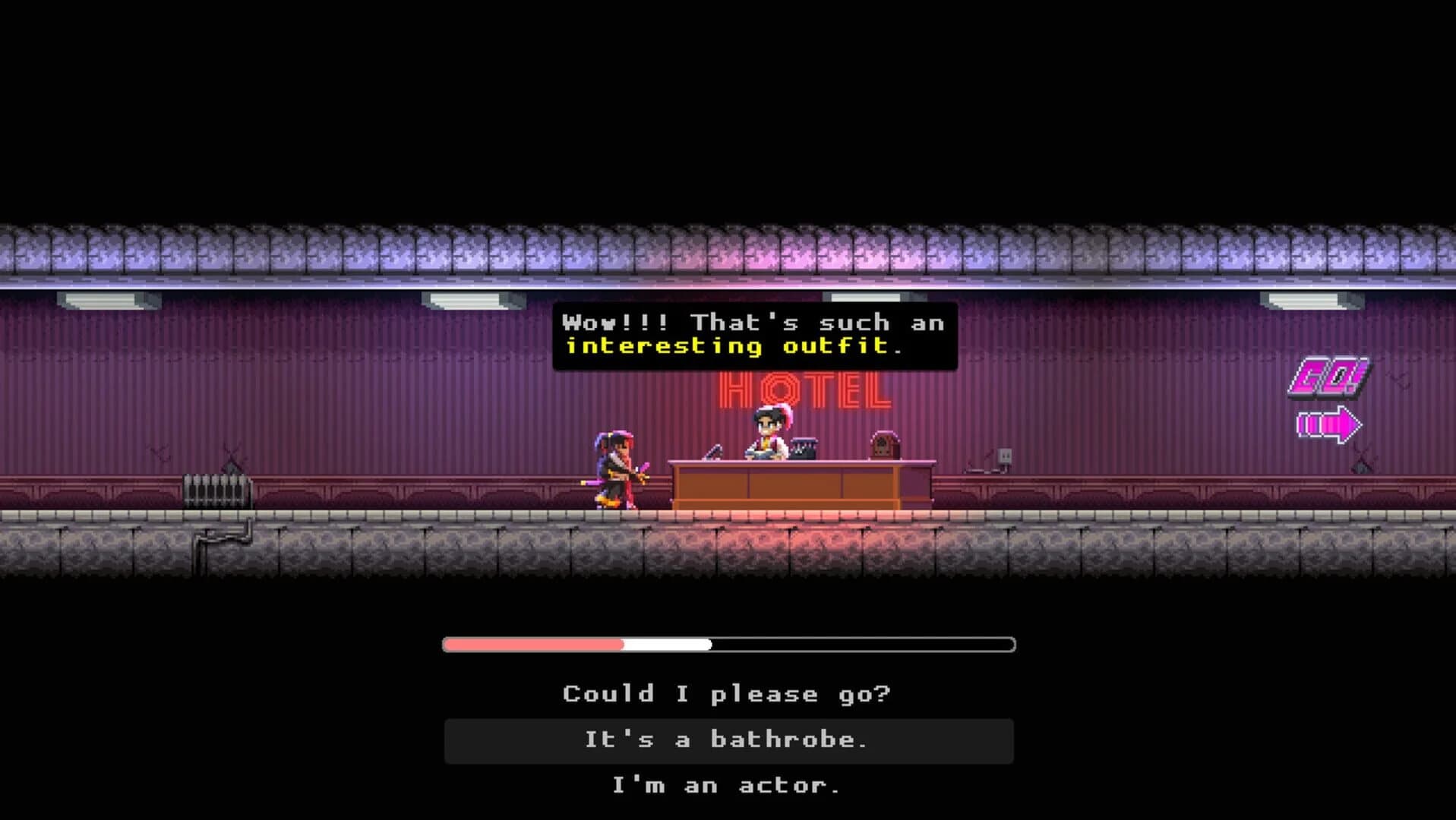Choose the 'Could I please go?' dialogue option
This screenshot has width=1456, height=820.
tap(728, 693)
